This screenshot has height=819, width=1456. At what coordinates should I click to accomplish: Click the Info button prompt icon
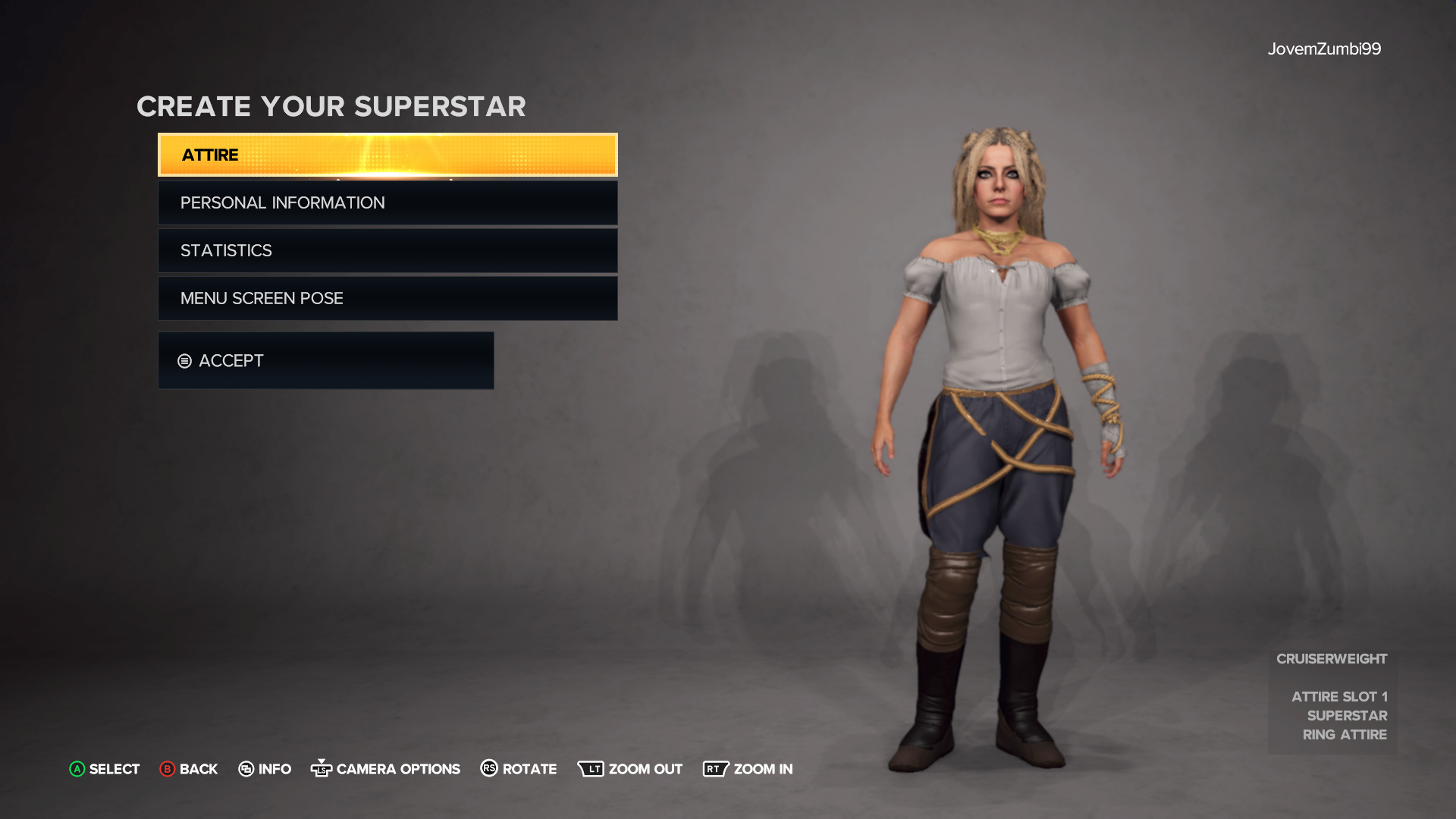[x=246, y=769]
